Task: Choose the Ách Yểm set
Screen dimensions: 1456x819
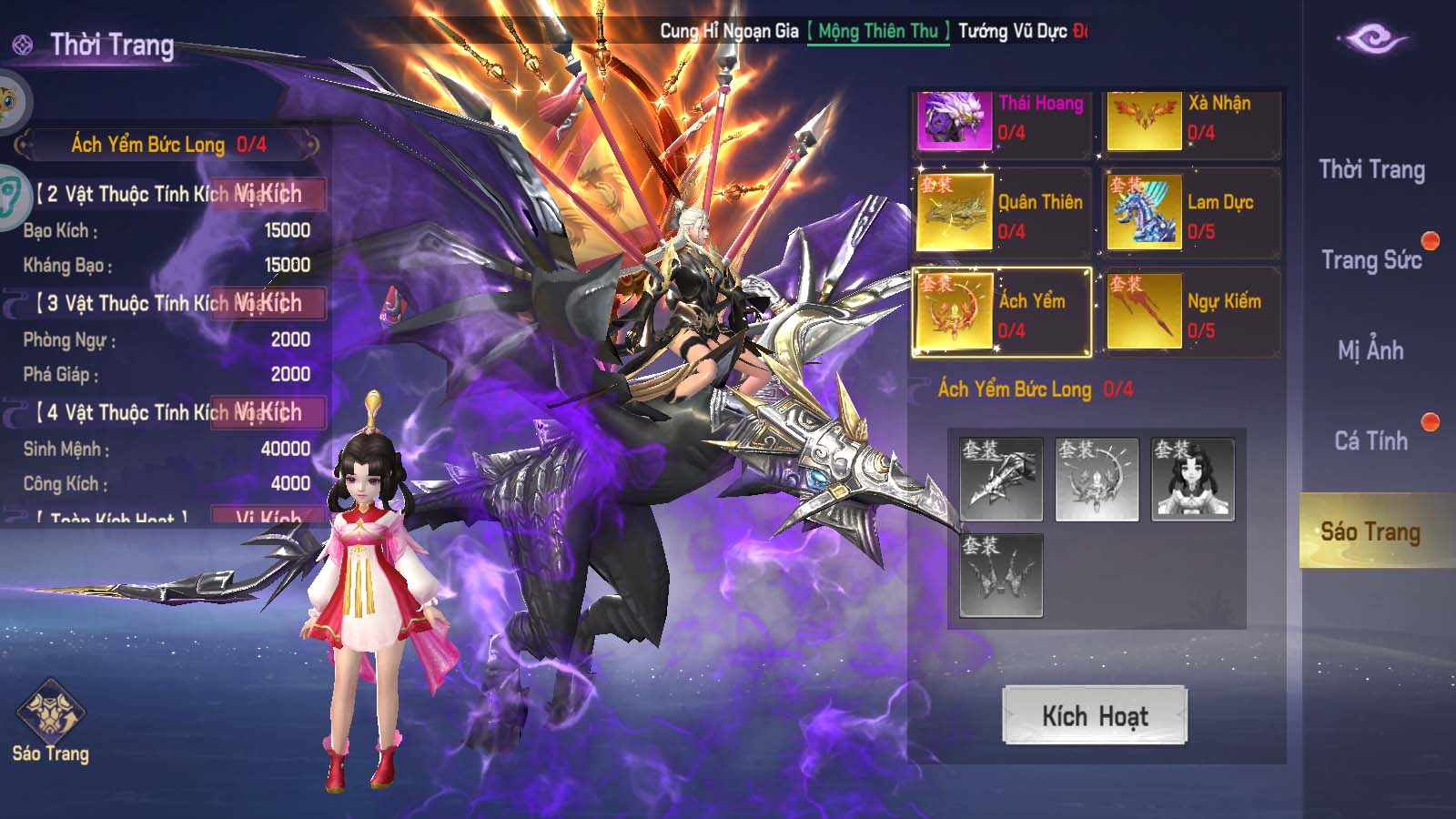Action: (x=1002, y=313)
